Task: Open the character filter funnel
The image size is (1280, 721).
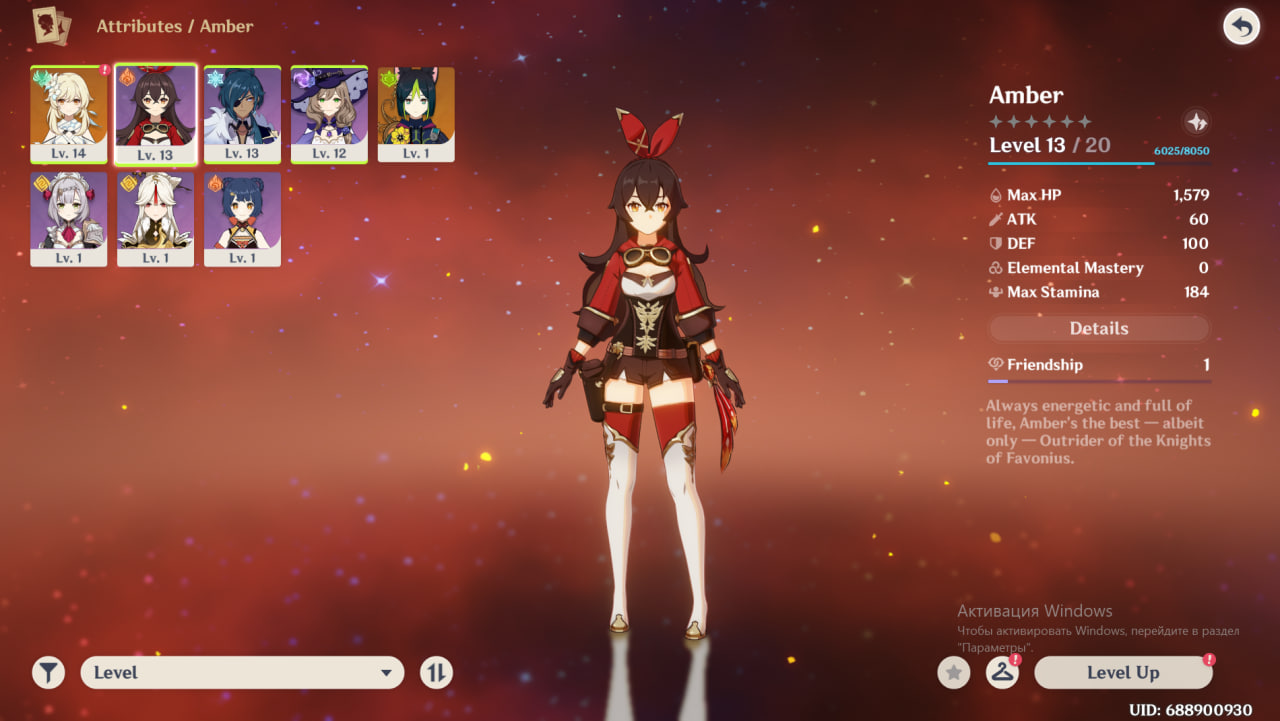Action: point(48,673)
